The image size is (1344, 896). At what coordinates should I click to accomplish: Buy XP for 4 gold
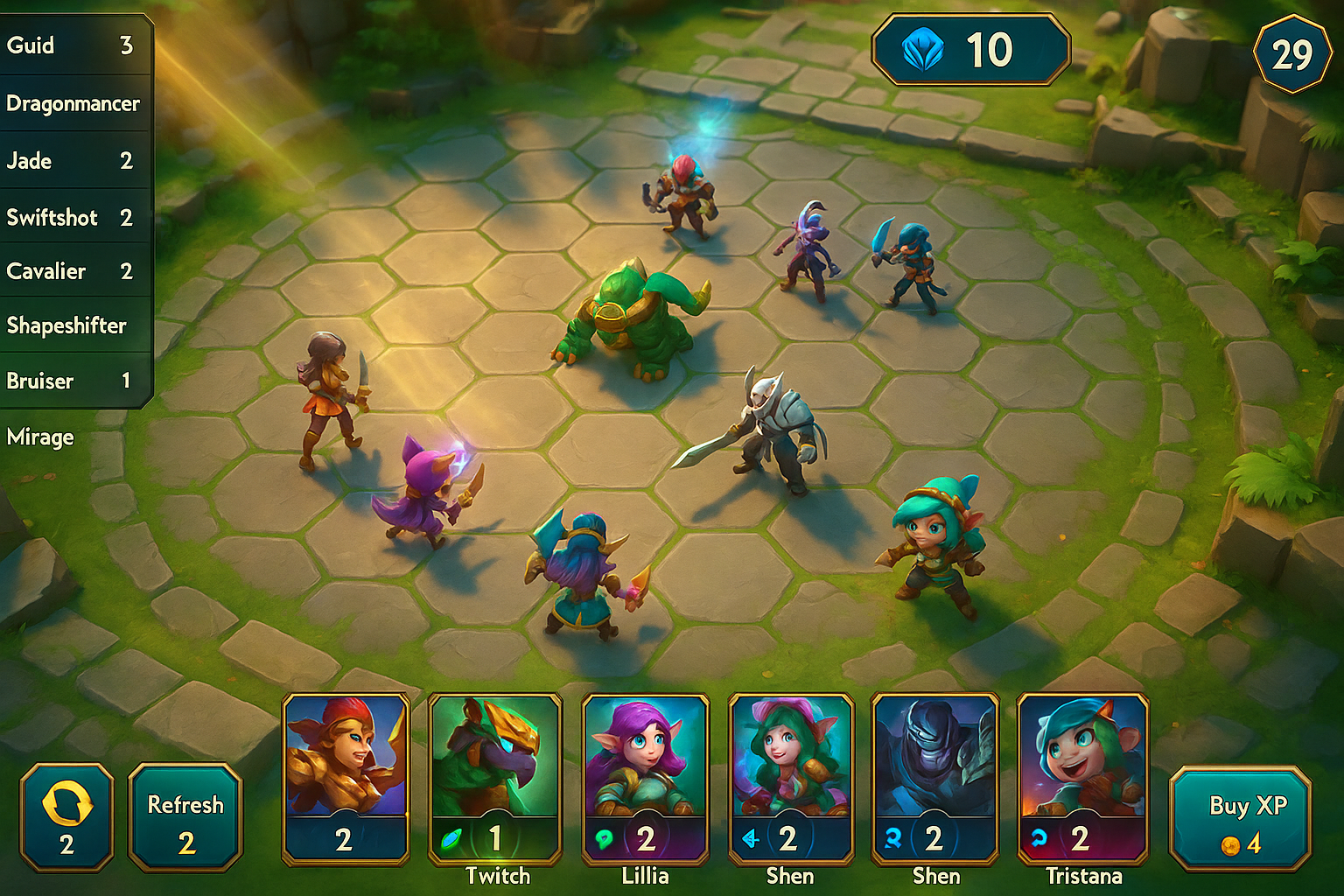point(1240,818)
